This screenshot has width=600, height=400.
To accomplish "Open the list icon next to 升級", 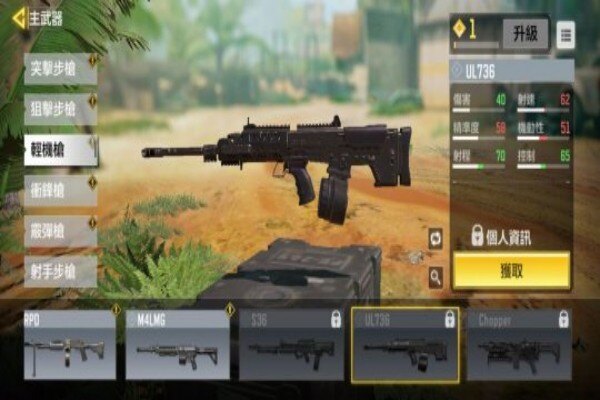I will pyautogui.click(x=565, y=35).
